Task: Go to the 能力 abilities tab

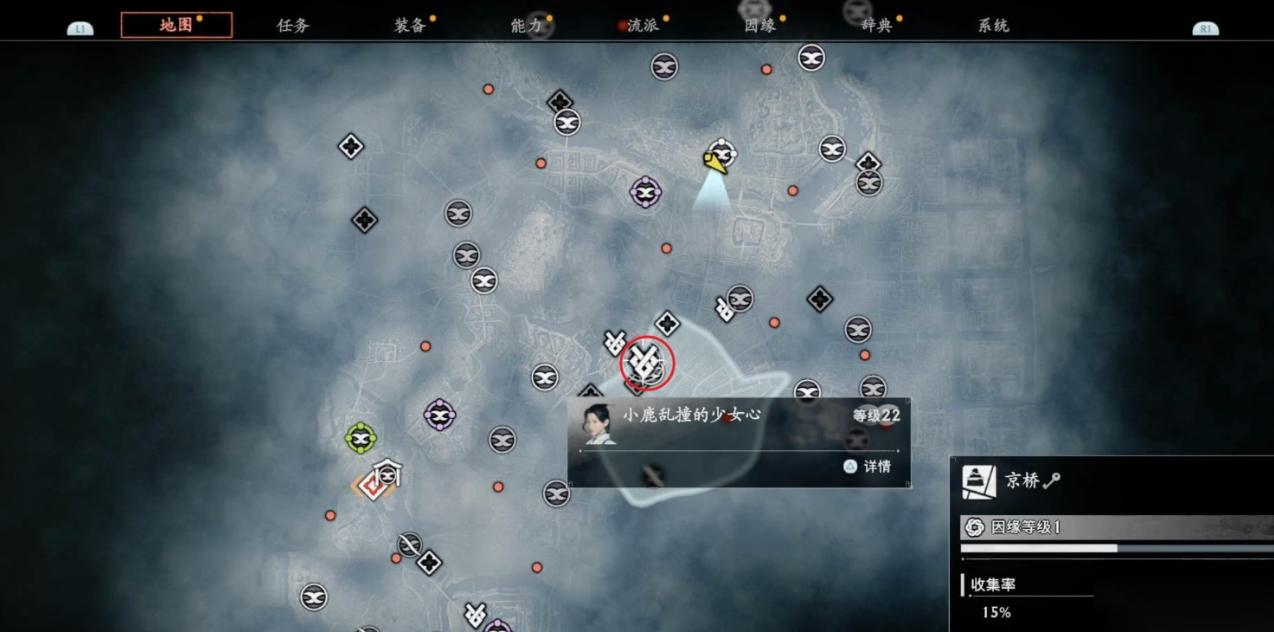Action: (526, 25)
